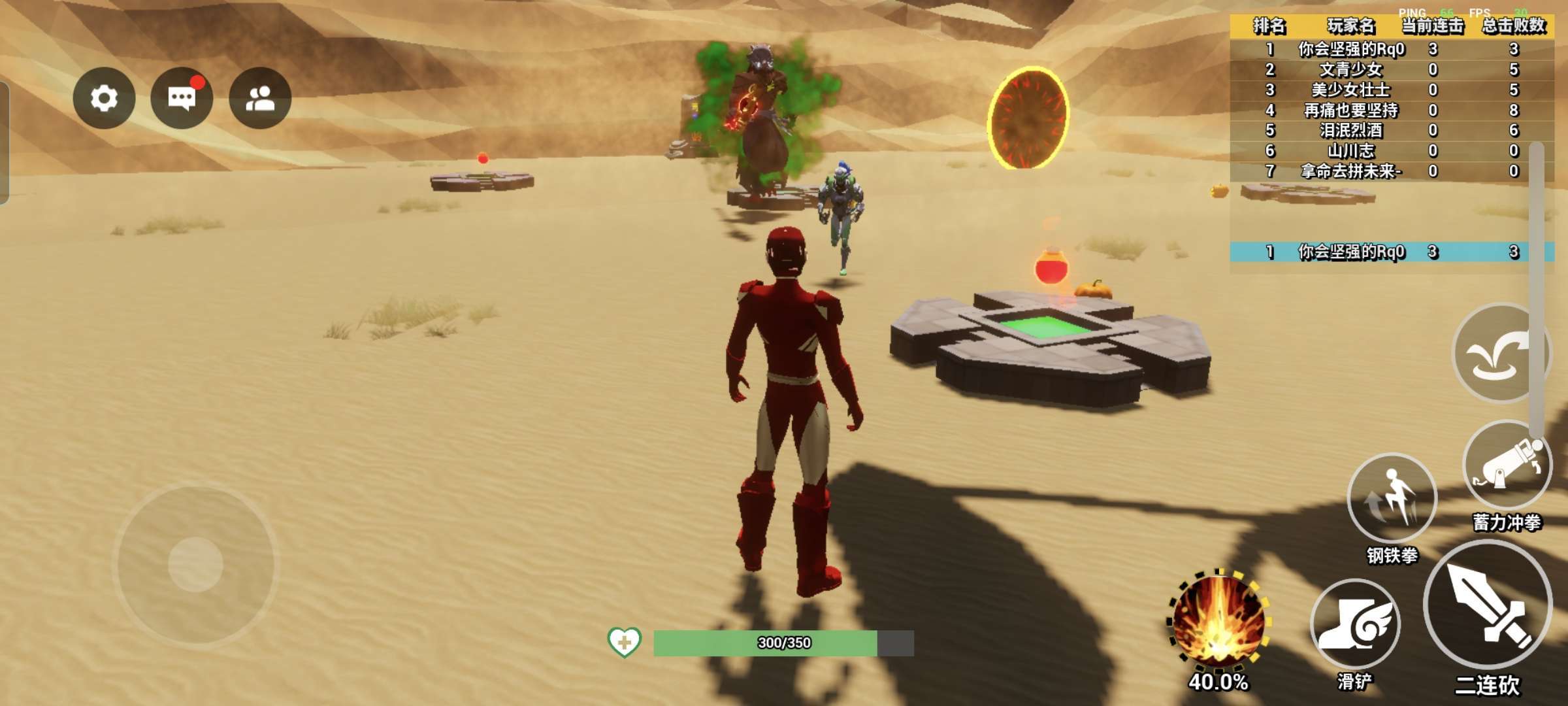
Task: Click the 当前连击 column header
Action: tap(1433, 26)
